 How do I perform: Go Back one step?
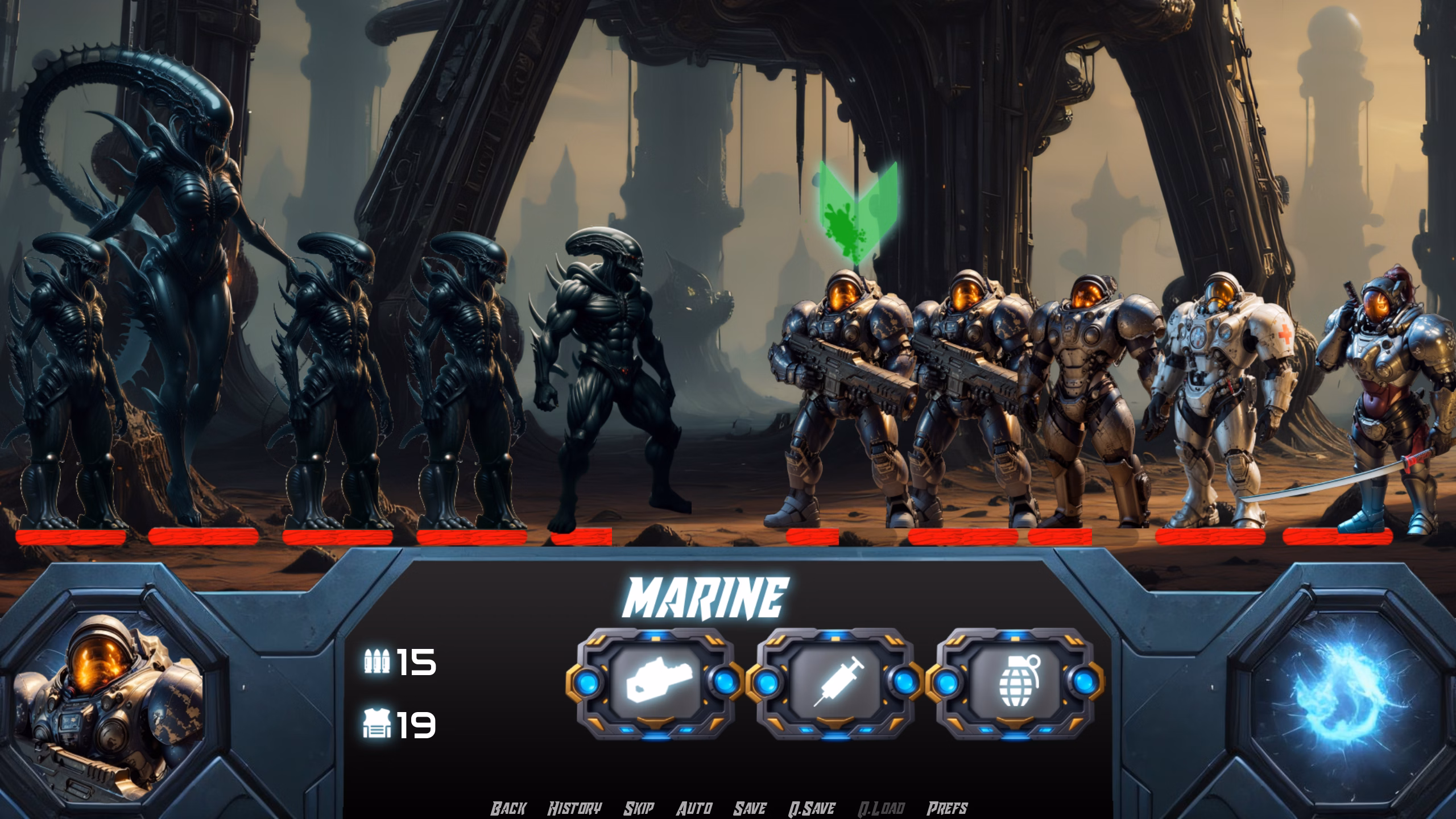point(508,808)
